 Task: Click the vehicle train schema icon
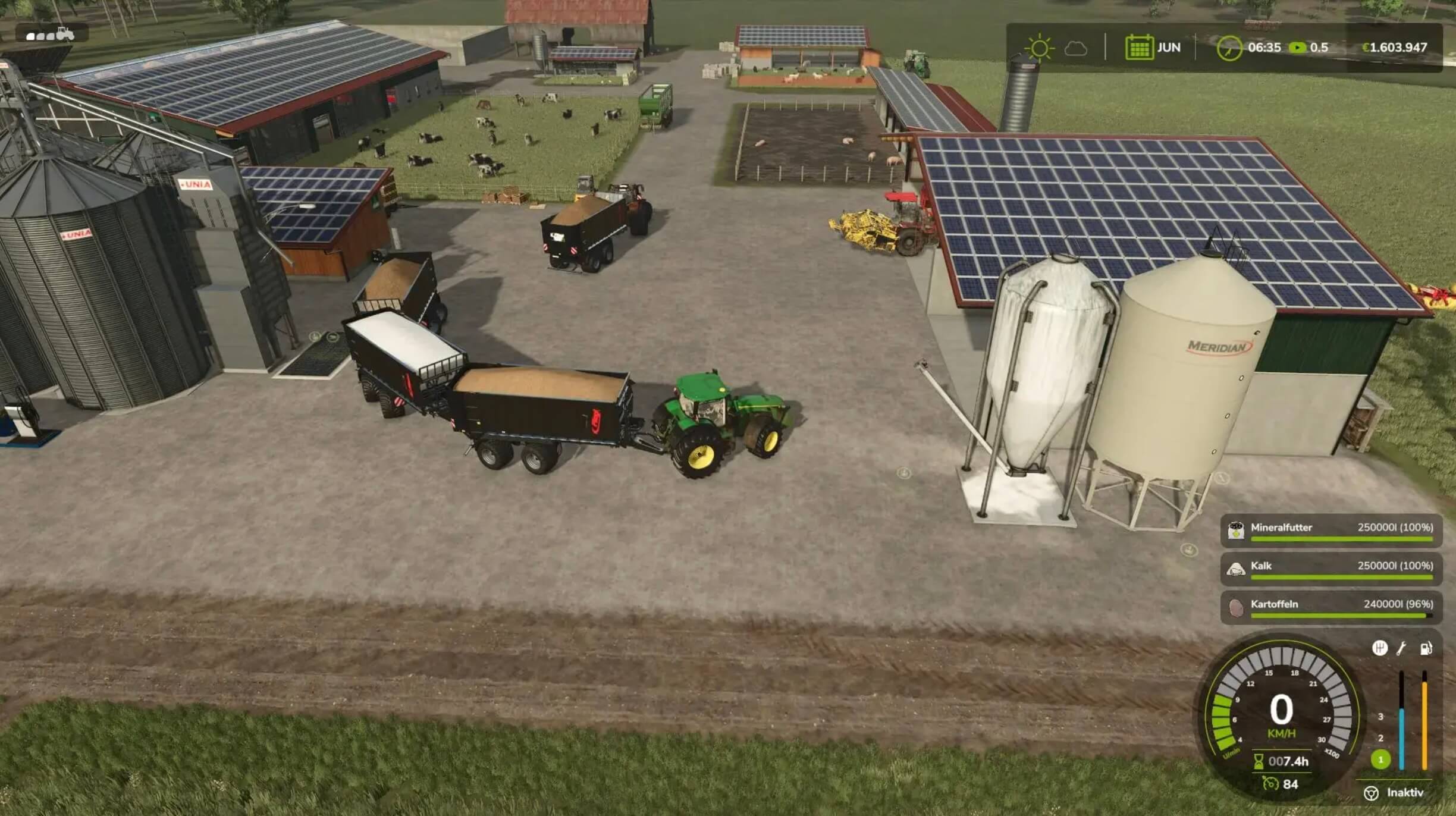(x=51, y=34)
